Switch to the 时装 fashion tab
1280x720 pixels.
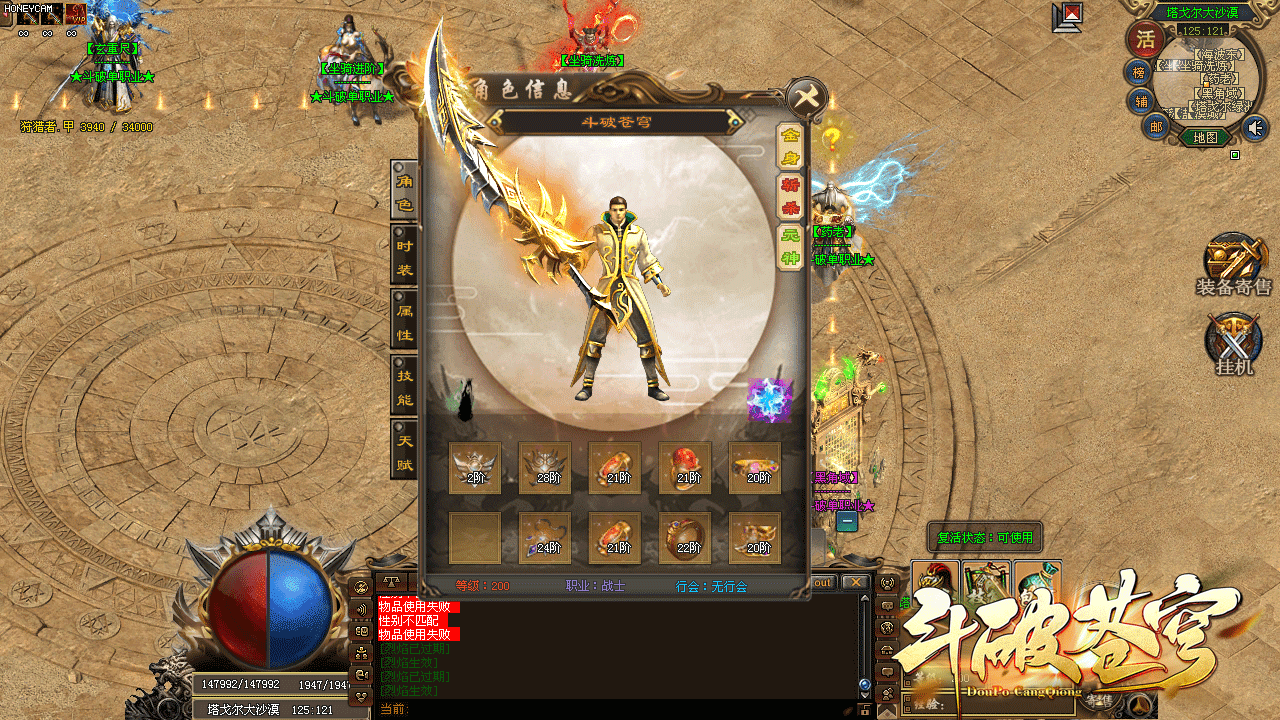[404, 257]
